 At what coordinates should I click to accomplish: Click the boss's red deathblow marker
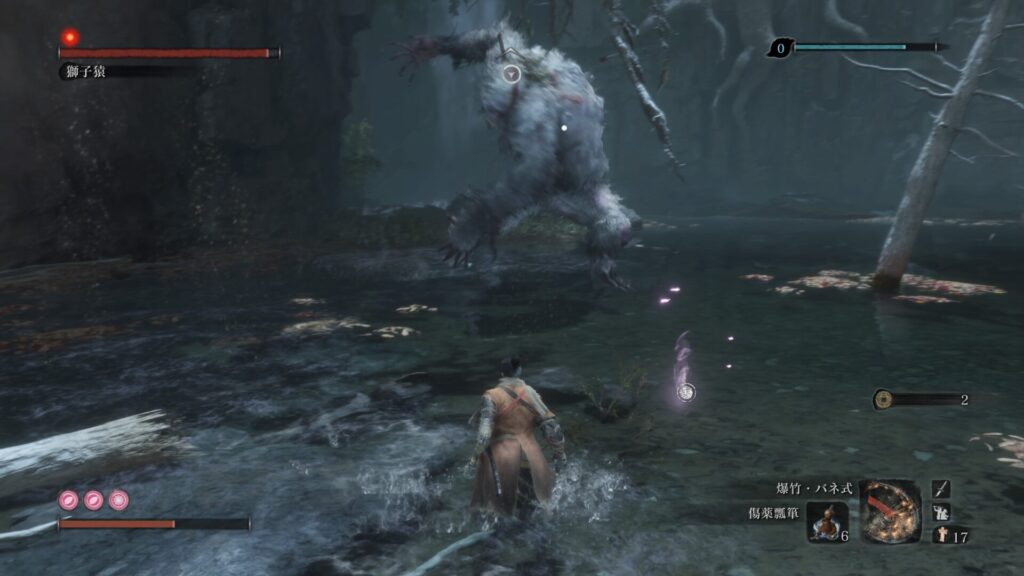(70, 37)
